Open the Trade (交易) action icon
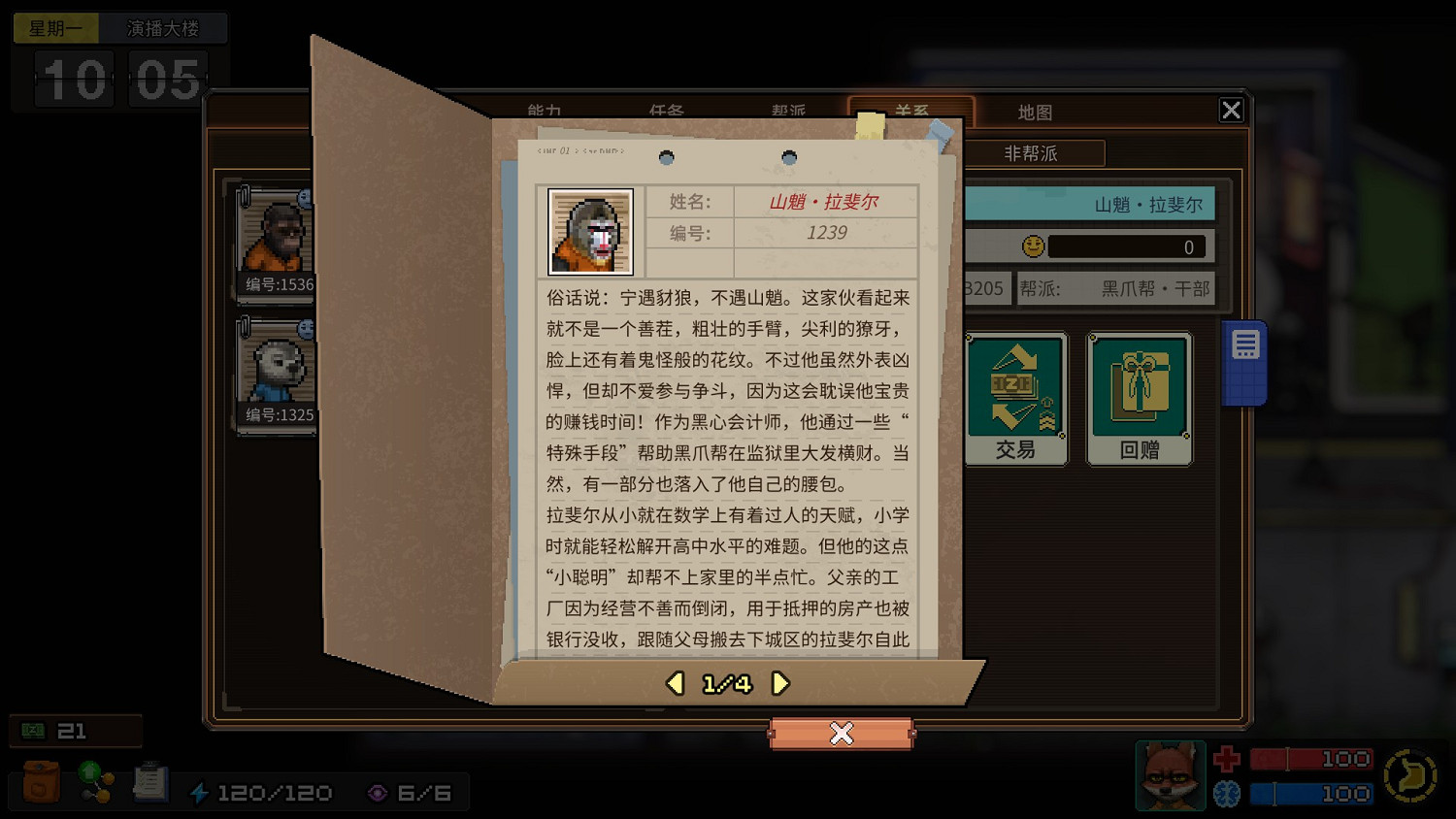Image resolution: width=1456 pixels, height=819 pixels. click(x=1015, y=396)
